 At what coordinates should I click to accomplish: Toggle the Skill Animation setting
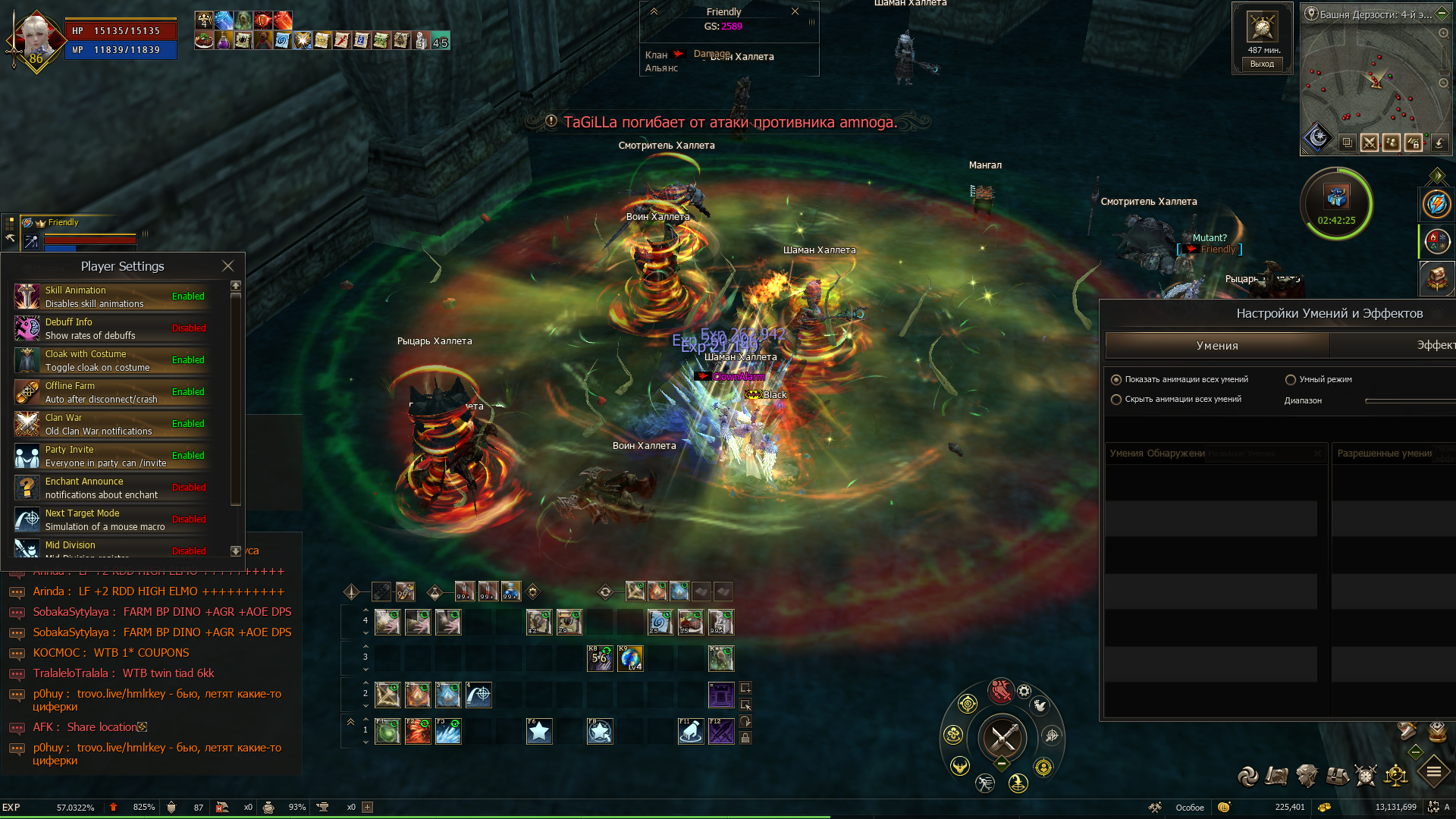click(x=188, y=297)
